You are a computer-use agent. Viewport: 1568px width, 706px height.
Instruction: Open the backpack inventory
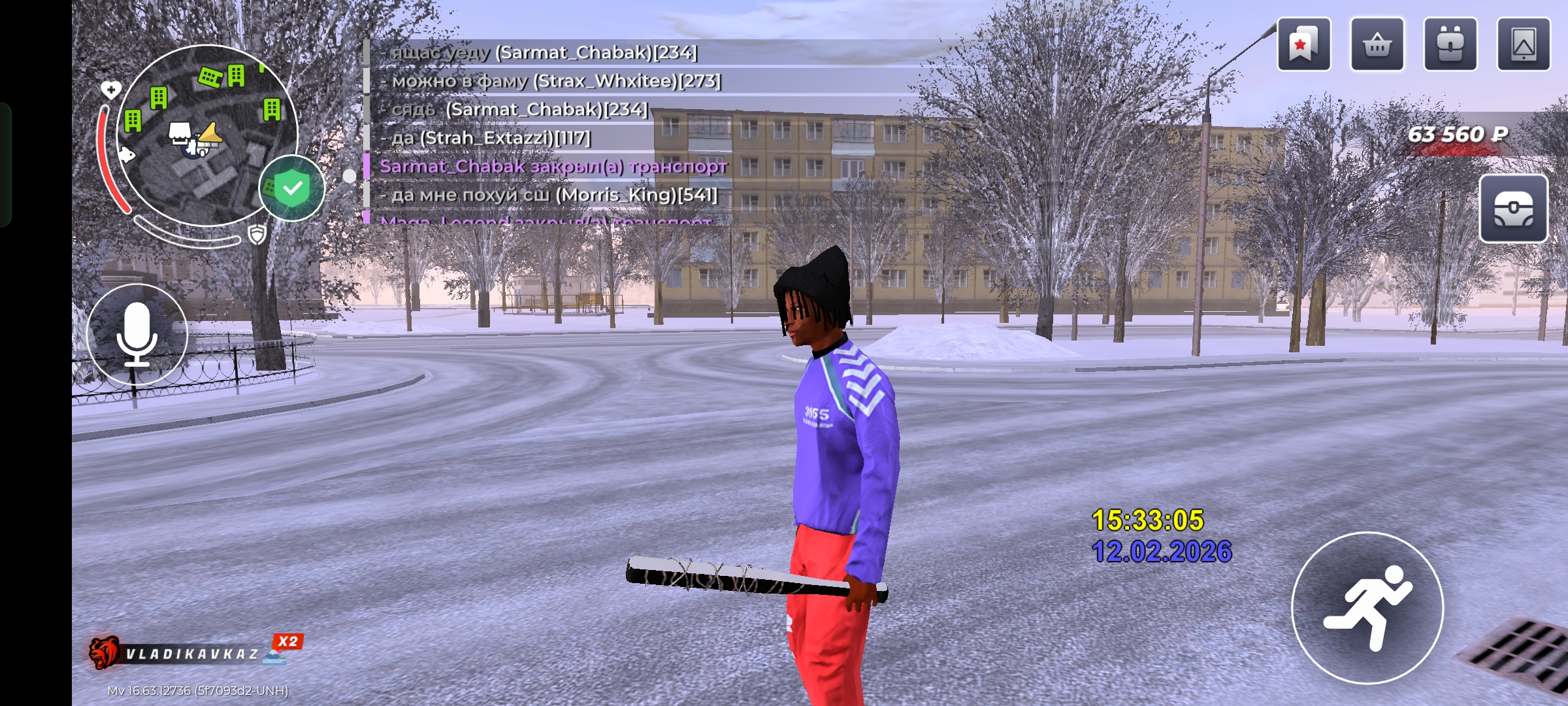click(1450, 44)
